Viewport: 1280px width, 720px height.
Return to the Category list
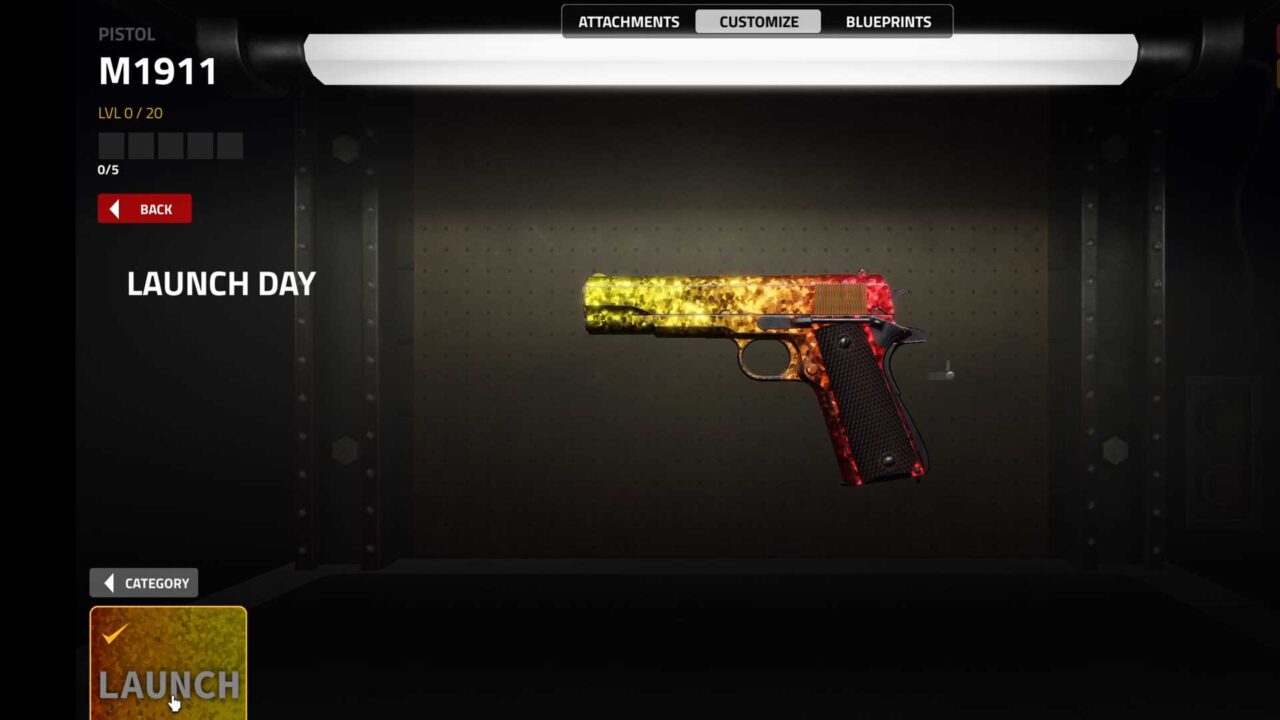point(145,583)
